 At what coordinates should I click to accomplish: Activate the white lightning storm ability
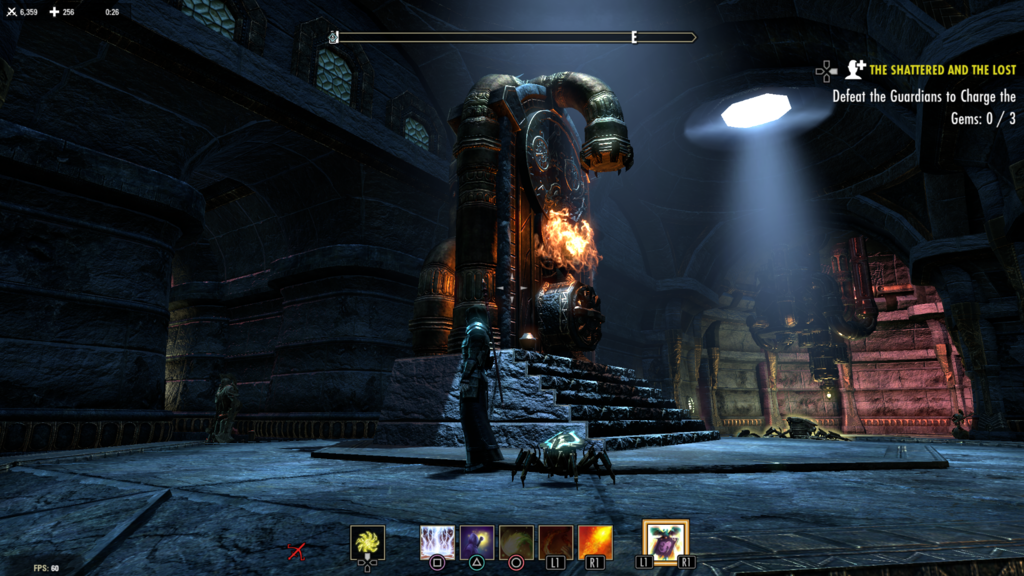[x=437, y=543]
